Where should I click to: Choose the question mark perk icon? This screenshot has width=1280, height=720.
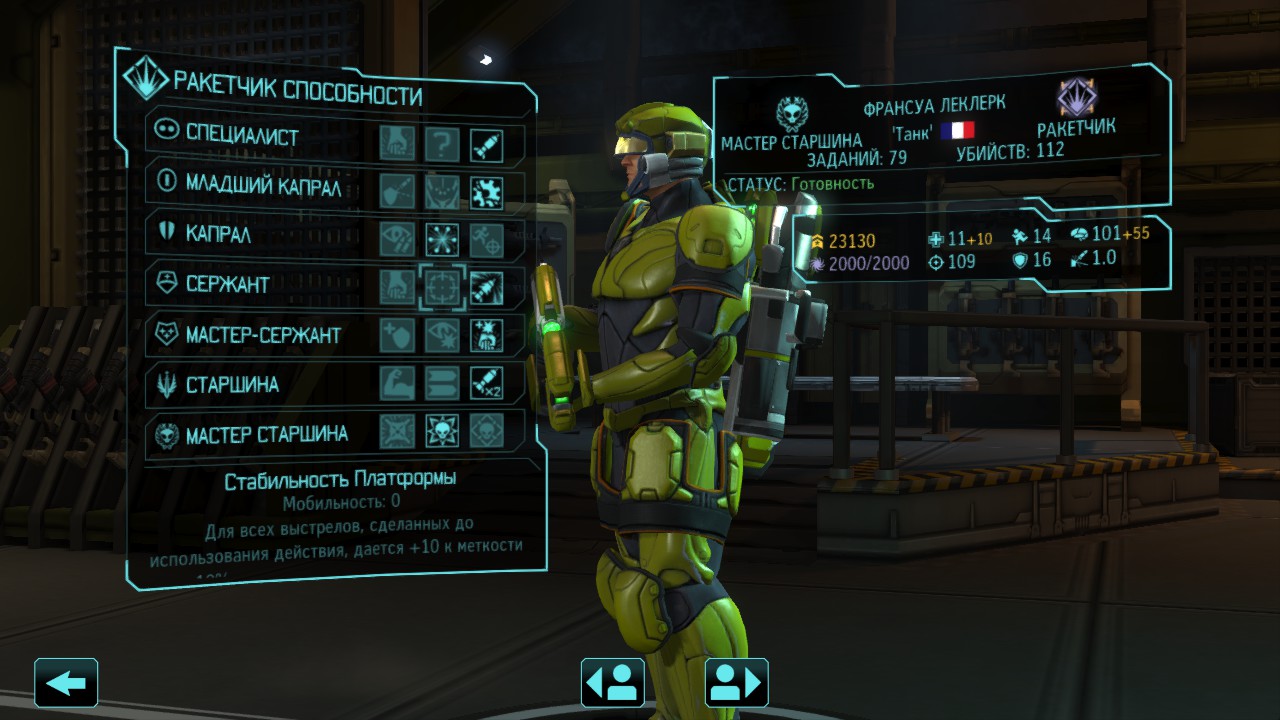(442, 145)
